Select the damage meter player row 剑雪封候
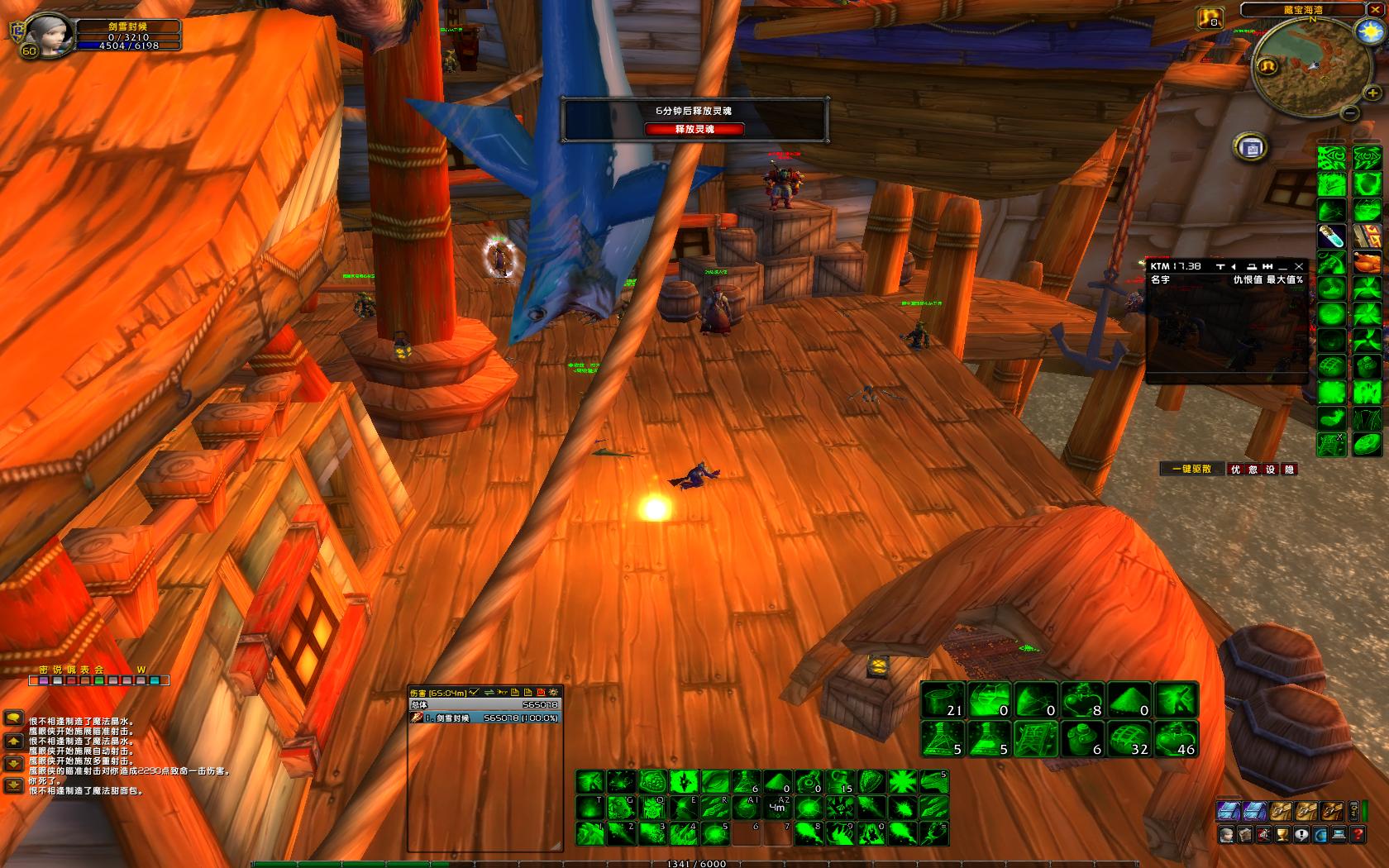 click(485, 718)
